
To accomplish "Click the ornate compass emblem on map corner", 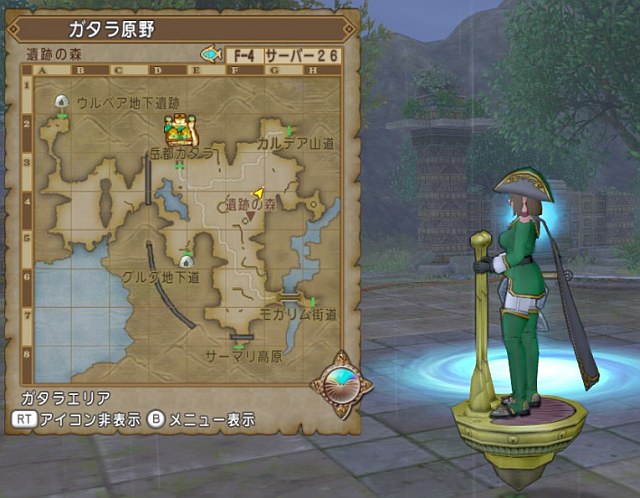I will point(340,382).
